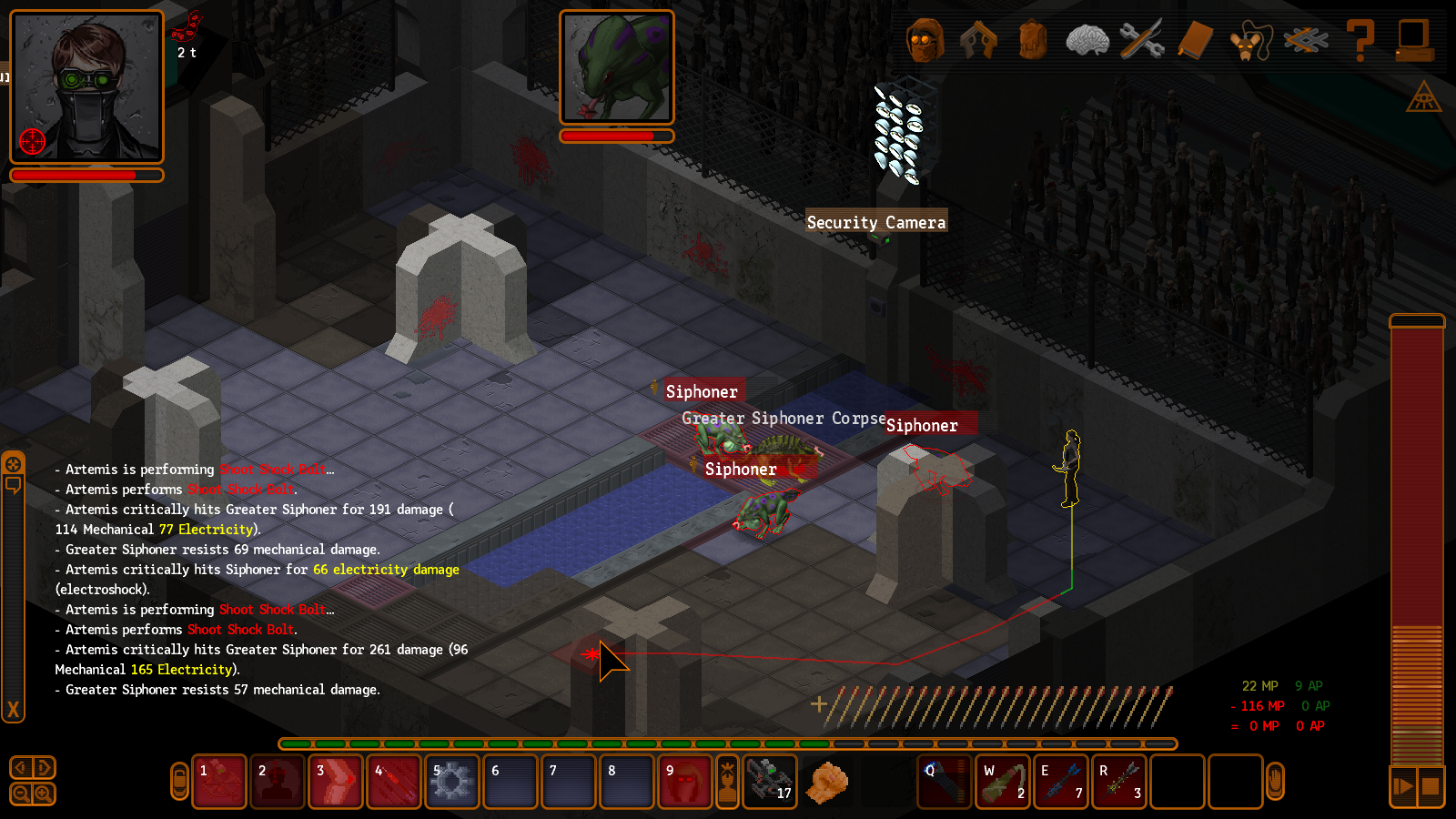
Task: Switch to the unarmed fist weapon
Action: (x=827, y=782)
